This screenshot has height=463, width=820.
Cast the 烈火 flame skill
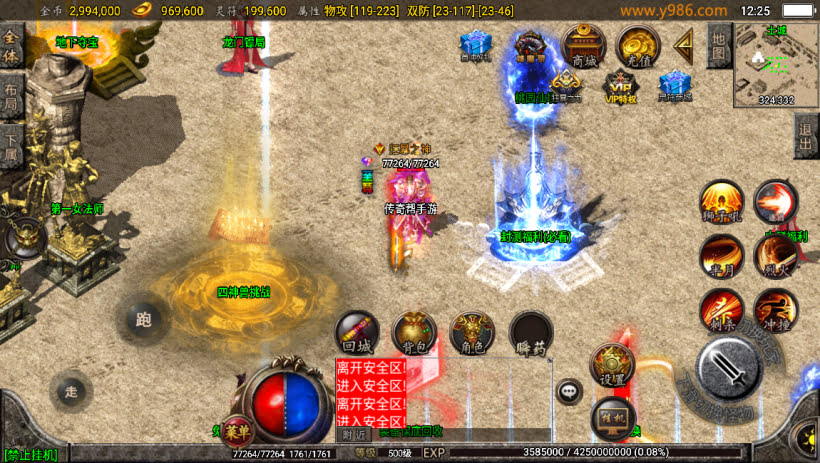pos(775,256)
